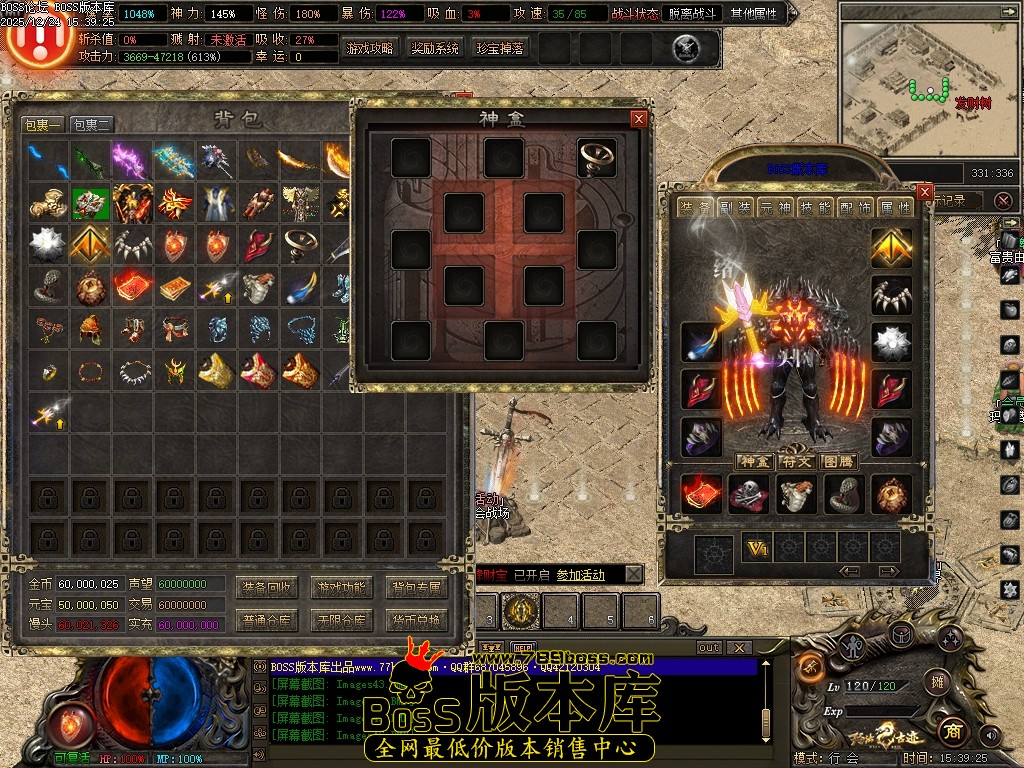Close the 神盒 divine box window
The height and width of the screenshot is (768, 1024).
click(639, 119)
